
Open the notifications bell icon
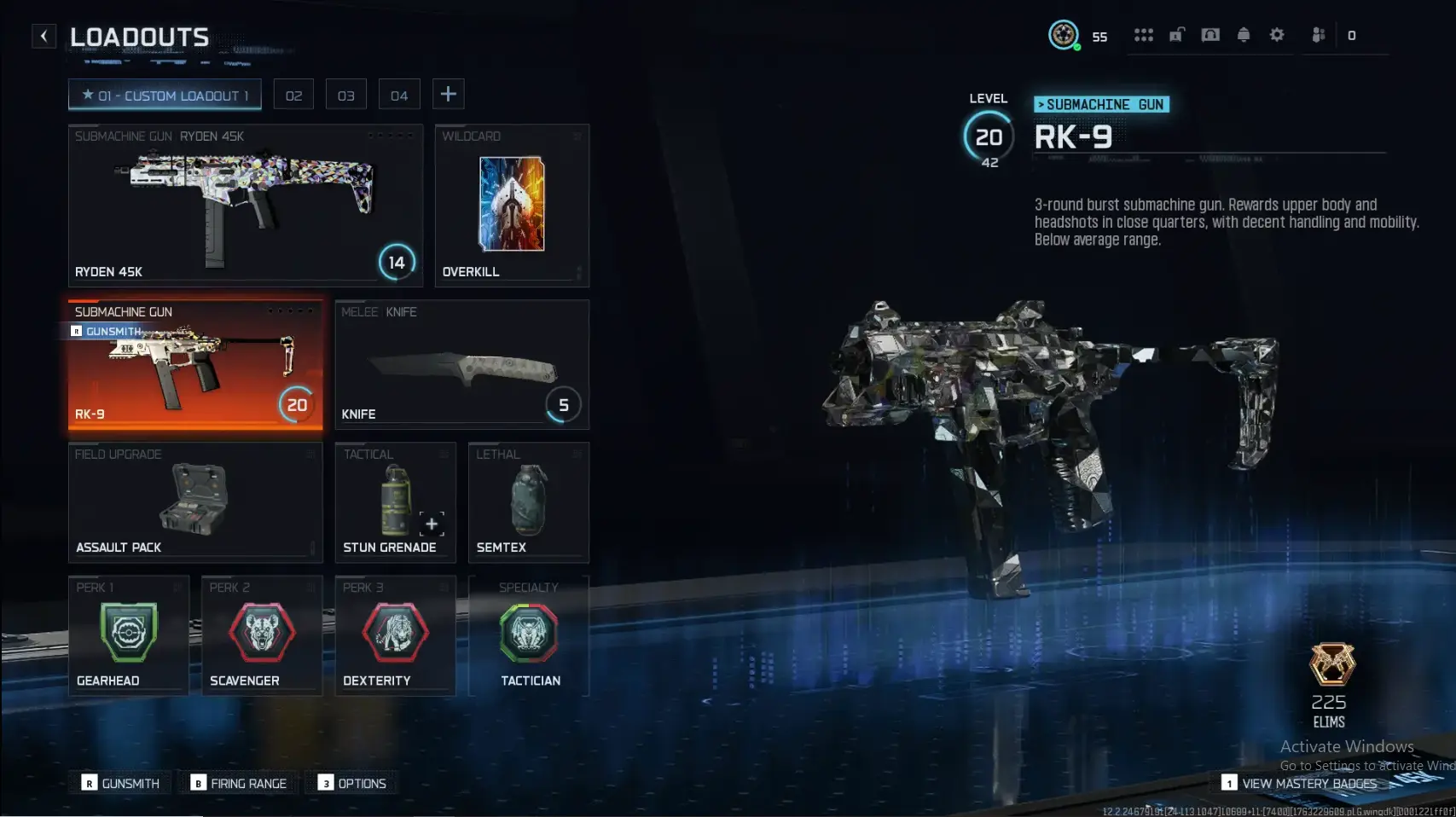pos(1244,35)
